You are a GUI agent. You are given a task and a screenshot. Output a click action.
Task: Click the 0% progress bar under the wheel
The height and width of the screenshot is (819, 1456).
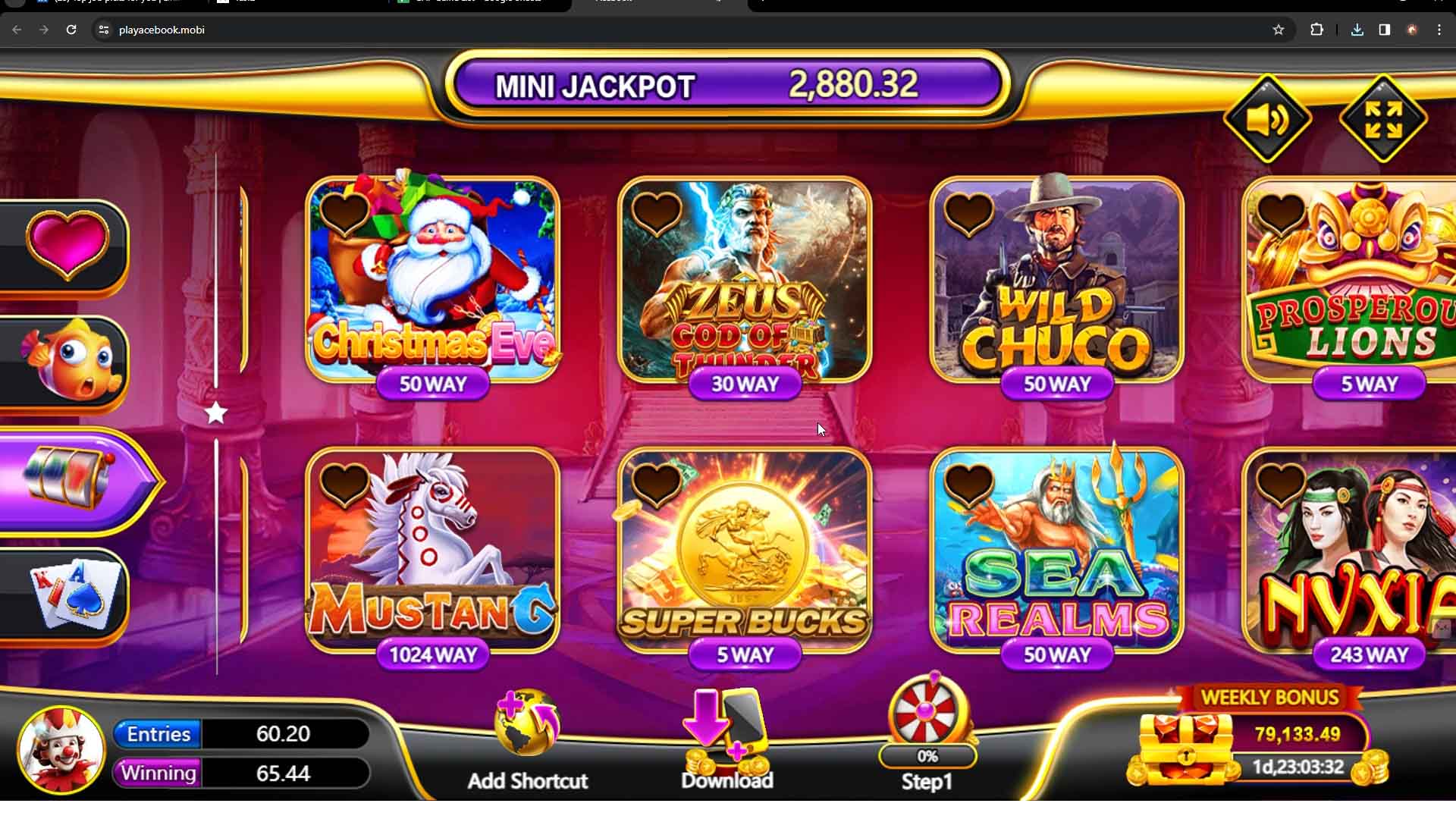926,756
